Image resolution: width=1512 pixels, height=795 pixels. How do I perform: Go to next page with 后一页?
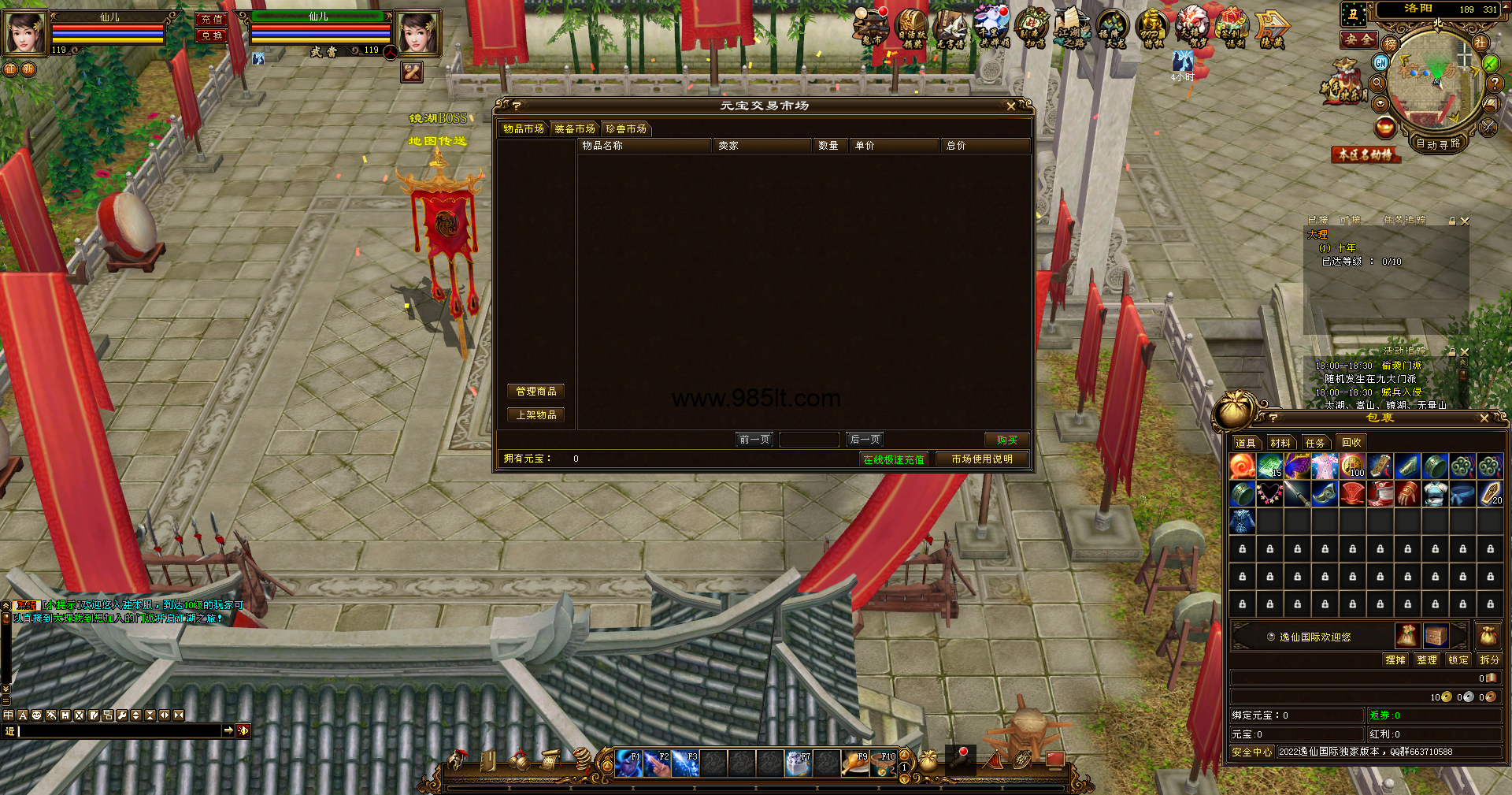865,440
